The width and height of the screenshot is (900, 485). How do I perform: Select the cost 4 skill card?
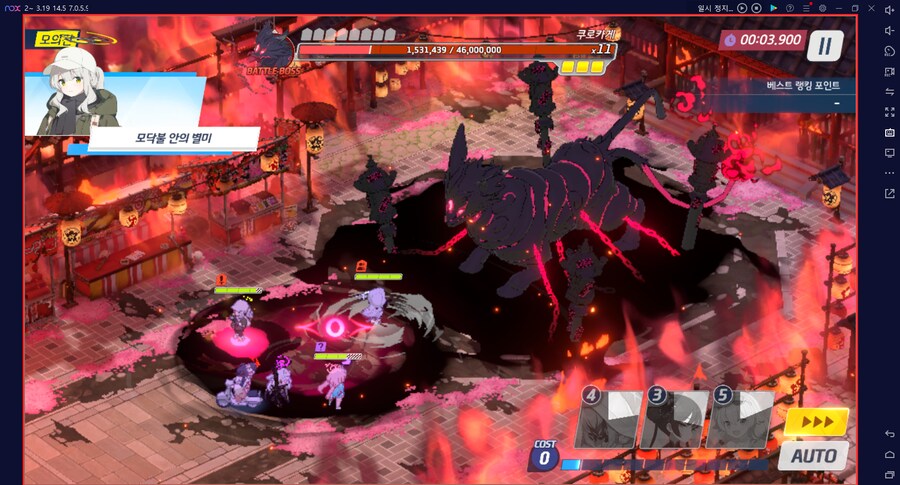pos(607,419)
